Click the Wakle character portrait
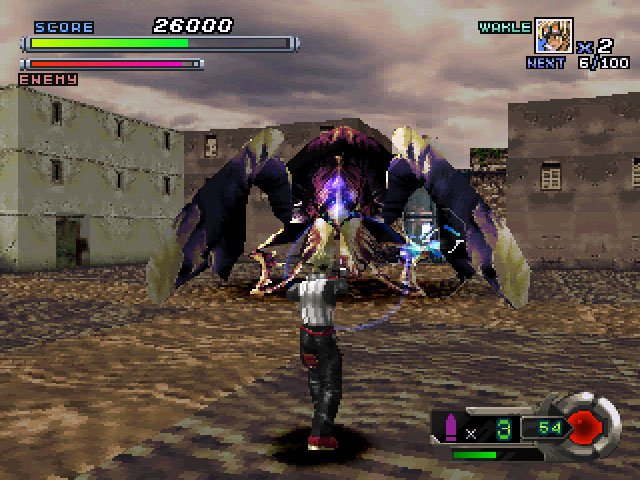Image resolution: width=640 pixels, height=480 pixels. point(553,36)
